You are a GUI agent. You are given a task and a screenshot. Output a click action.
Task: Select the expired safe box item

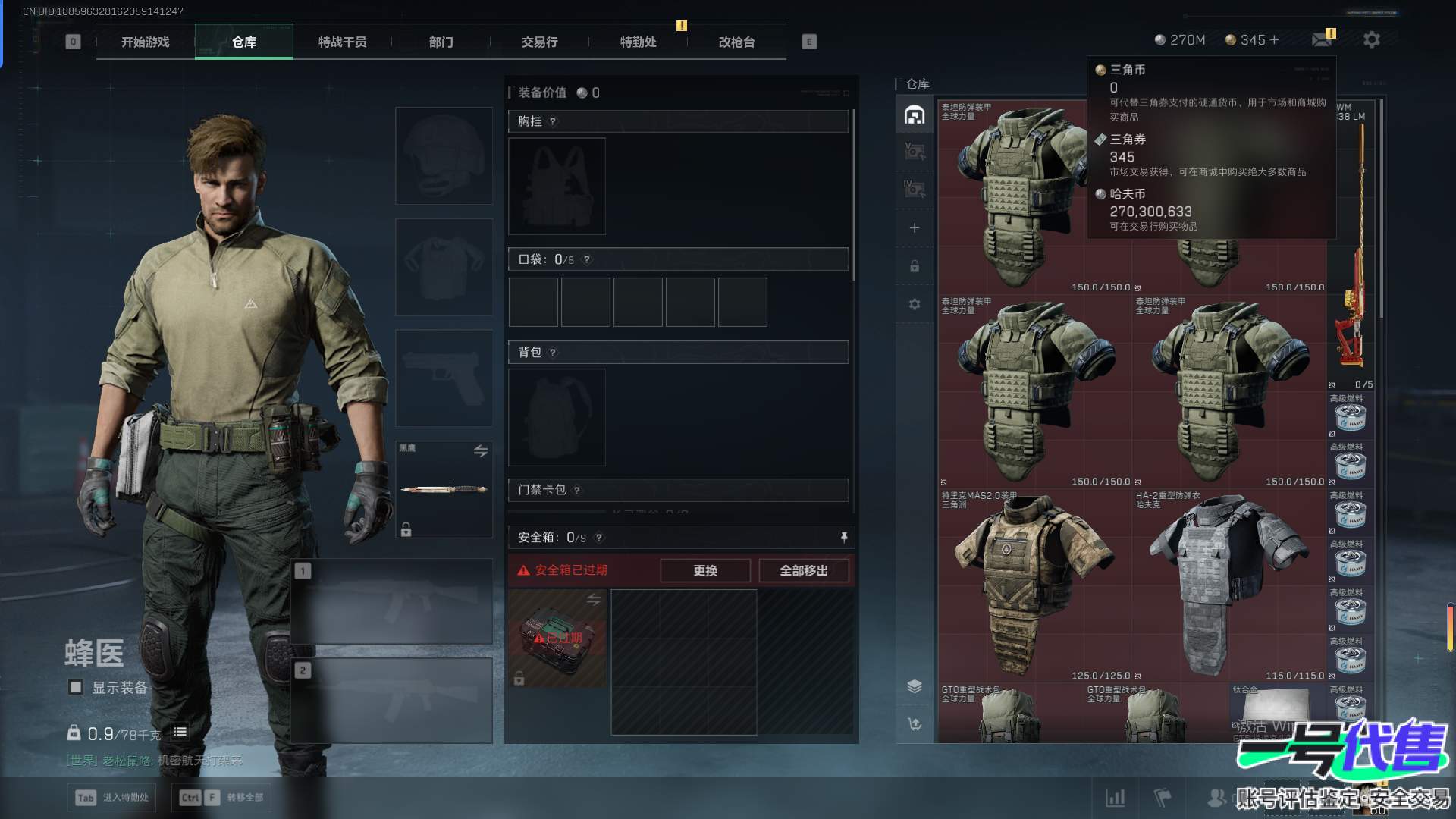pyautogui.click(x=557, y=638)
